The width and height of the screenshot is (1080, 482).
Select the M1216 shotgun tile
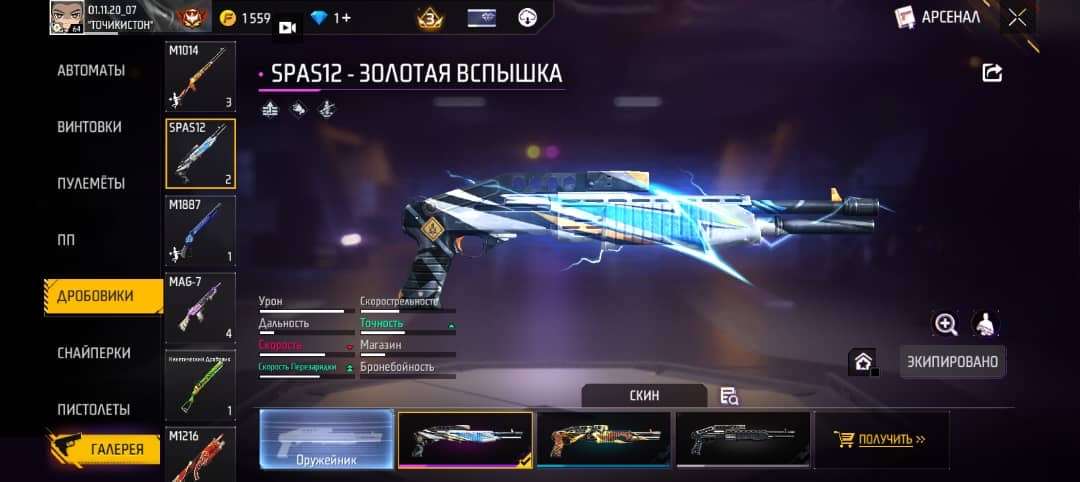200,455
